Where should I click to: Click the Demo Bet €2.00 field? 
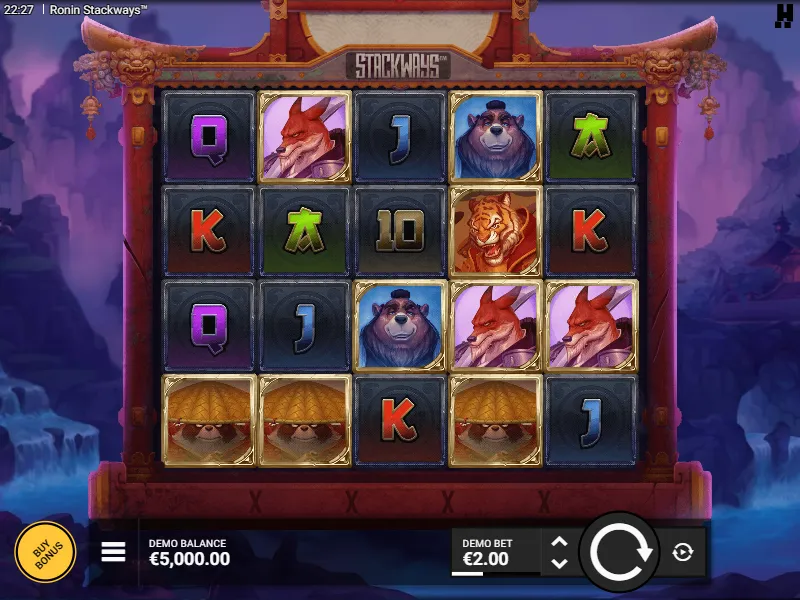pyautogui.click(x=495, y=552)
